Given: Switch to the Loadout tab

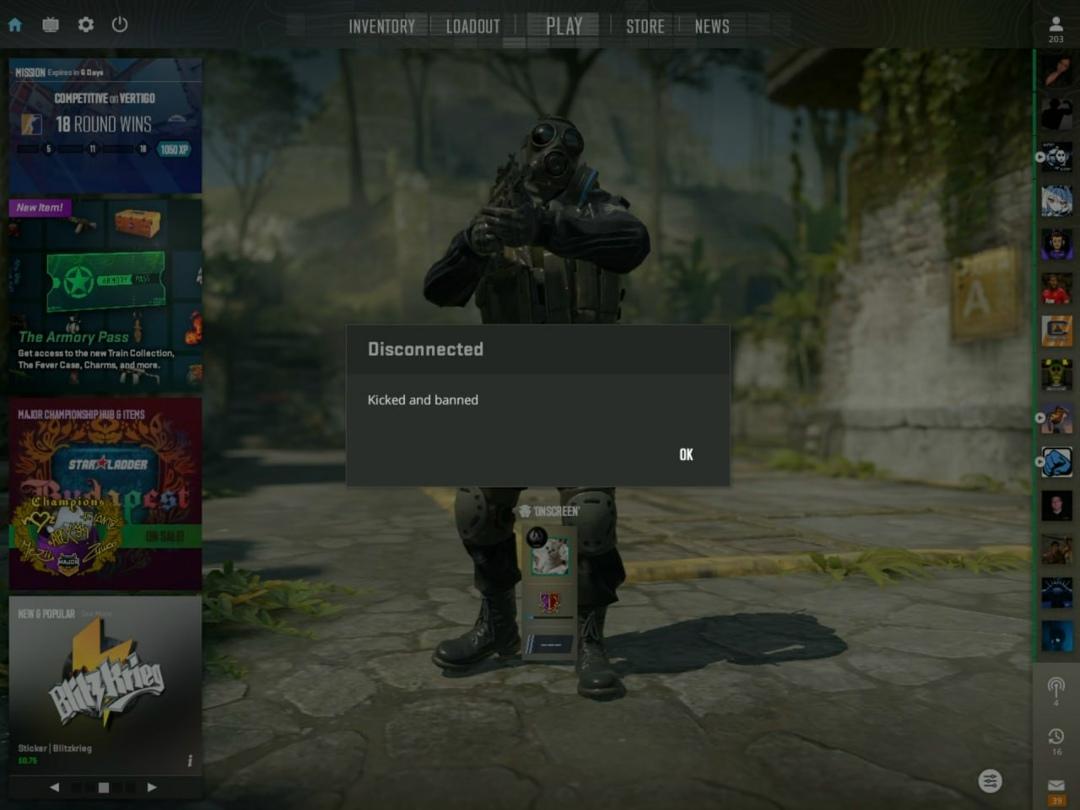Looking at the screenshot, I should coord(472,27).
